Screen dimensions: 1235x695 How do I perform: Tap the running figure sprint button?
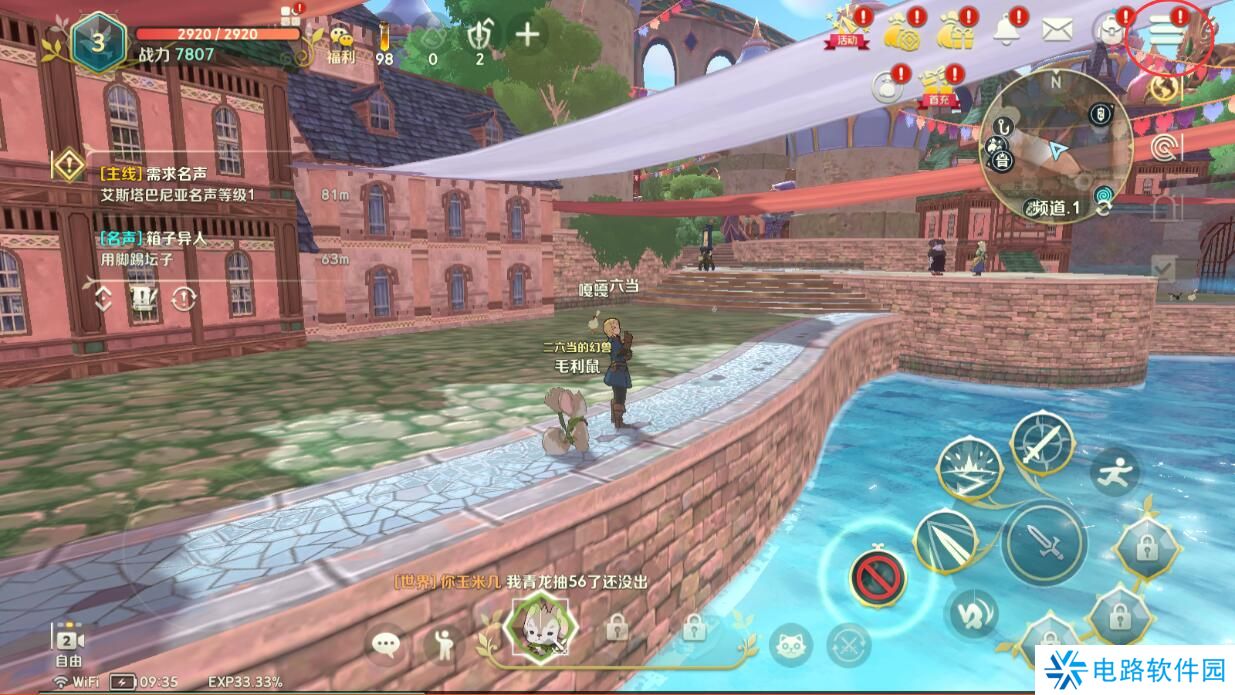[1114, 468]
